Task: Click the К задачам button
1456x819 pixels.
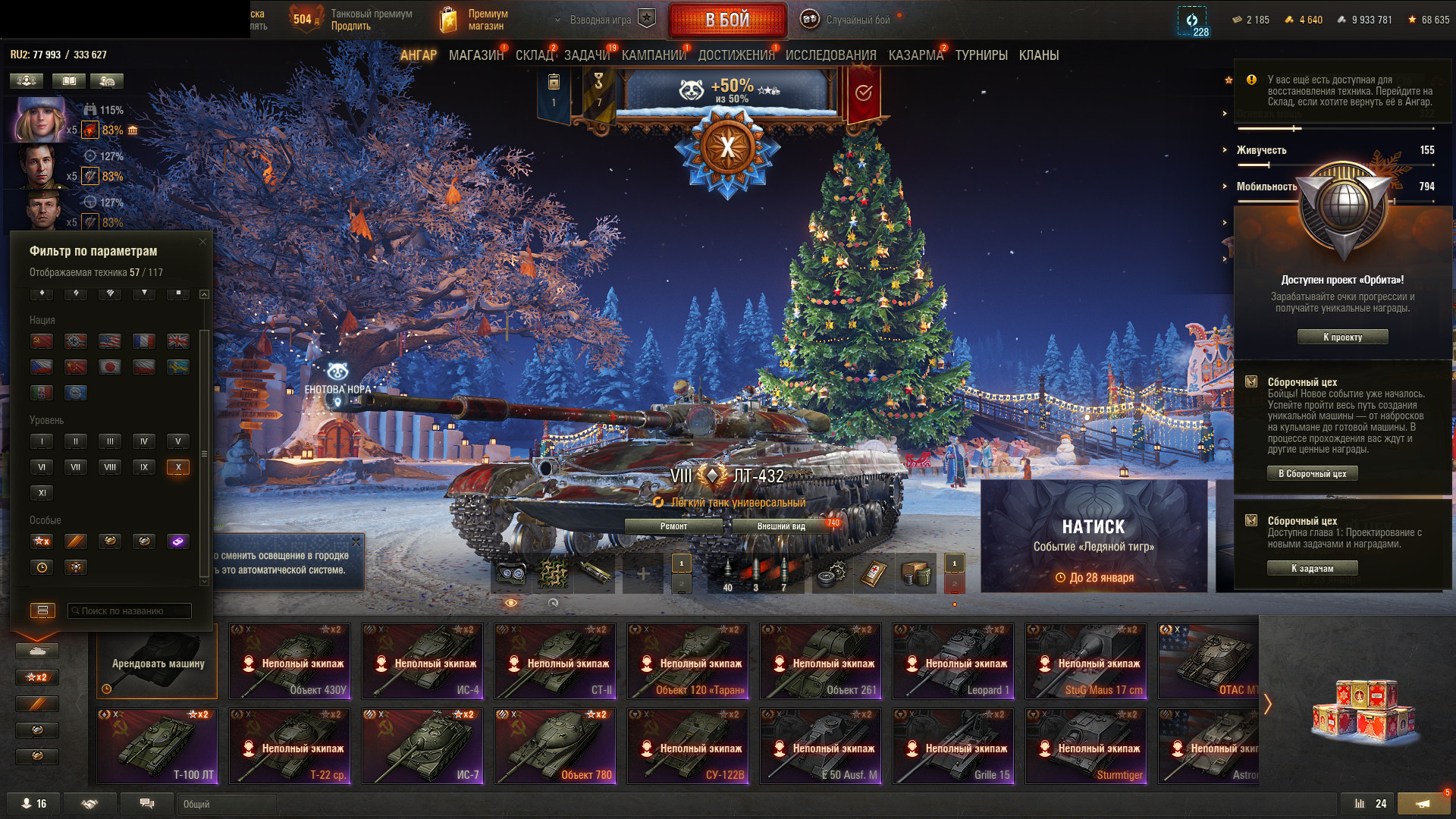Action: (1312, 569)
